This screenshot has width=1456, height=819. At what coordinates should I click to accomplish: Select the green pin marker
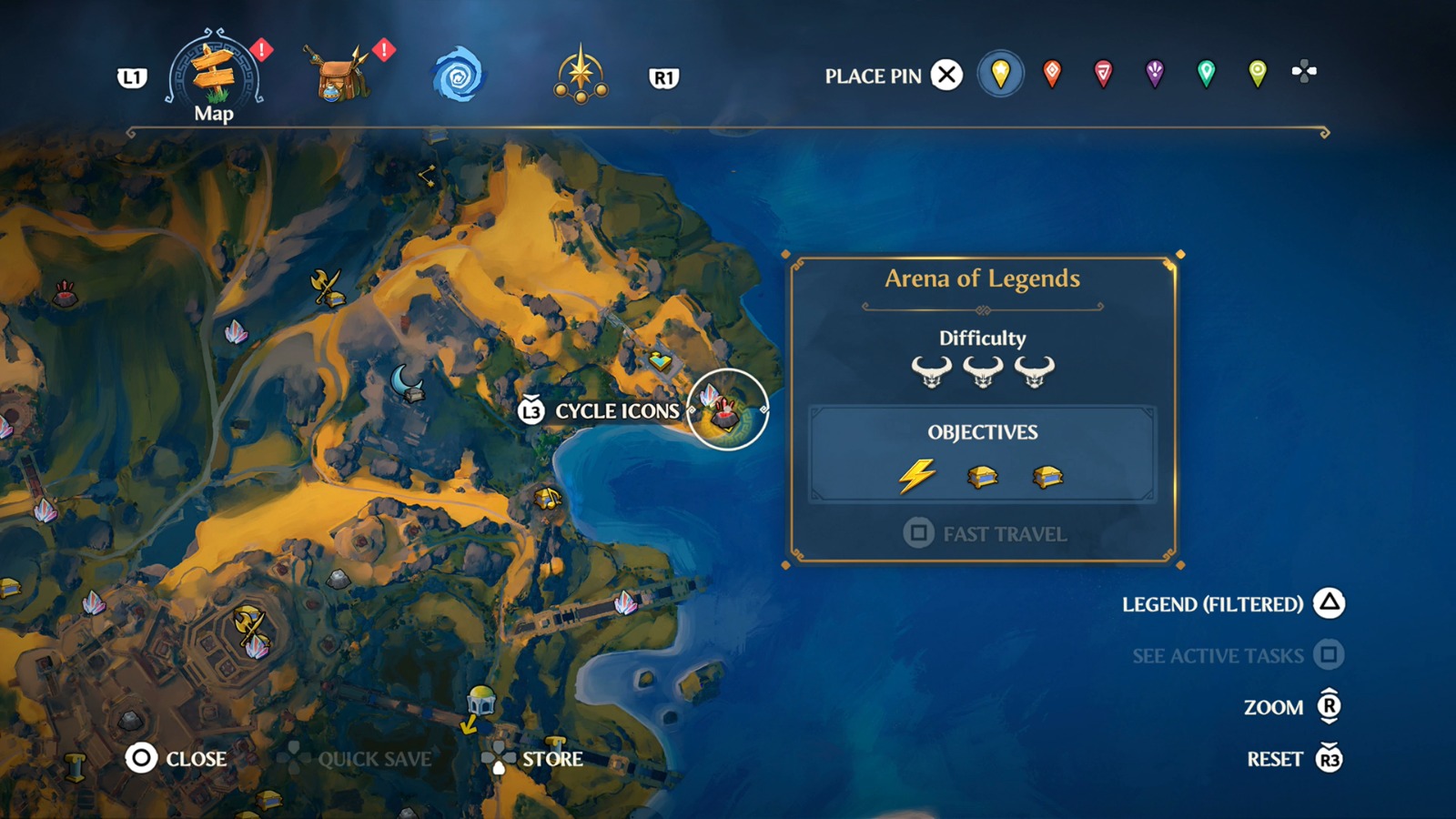[x=1207, y=72]
